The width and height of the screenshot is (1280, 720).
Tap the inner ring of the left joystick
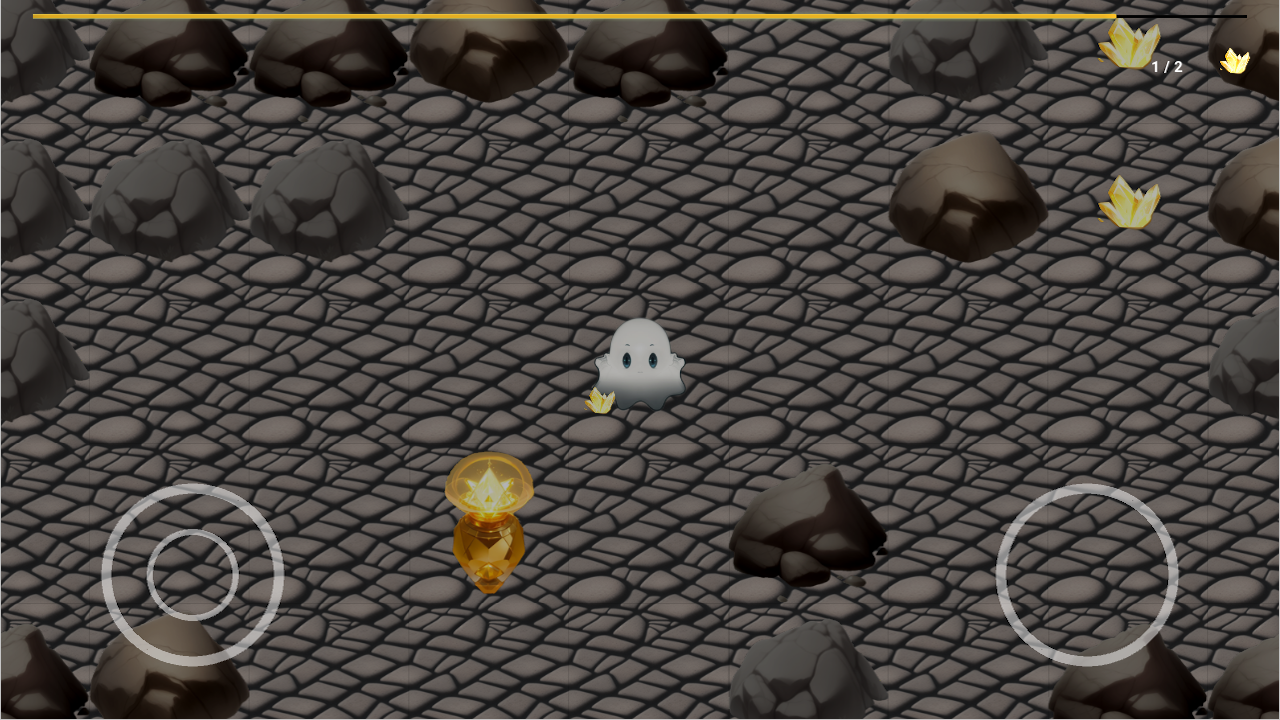[193, 575]
